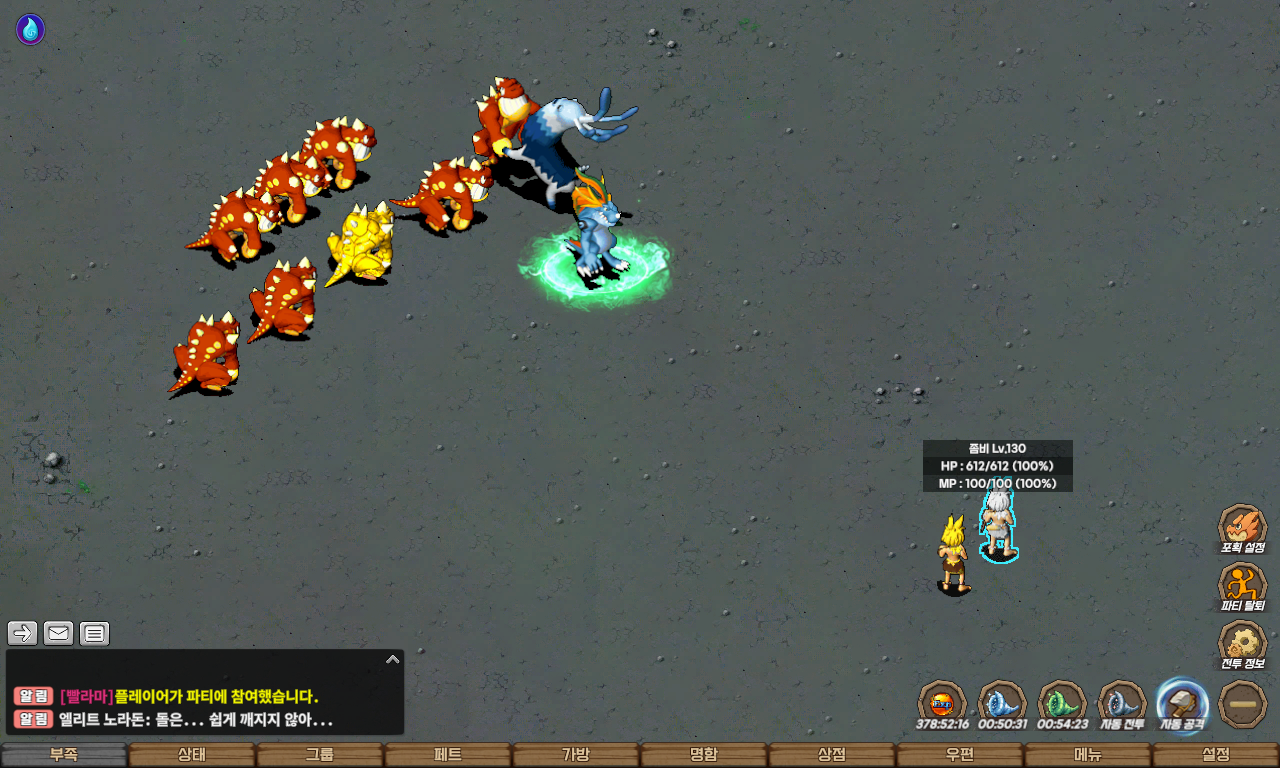This screenshot has height=768, width=1280.
Task: Select the 부족 (Tribe) tab
Action: point(64,755)
